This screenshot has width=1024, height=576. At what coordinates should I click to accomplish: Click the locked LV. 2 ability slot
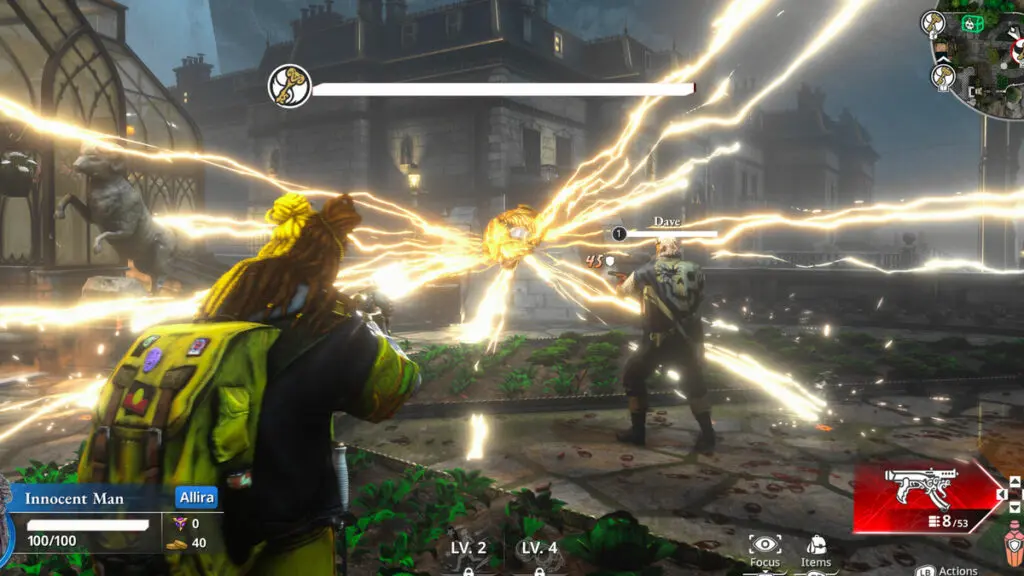[468, 555]
